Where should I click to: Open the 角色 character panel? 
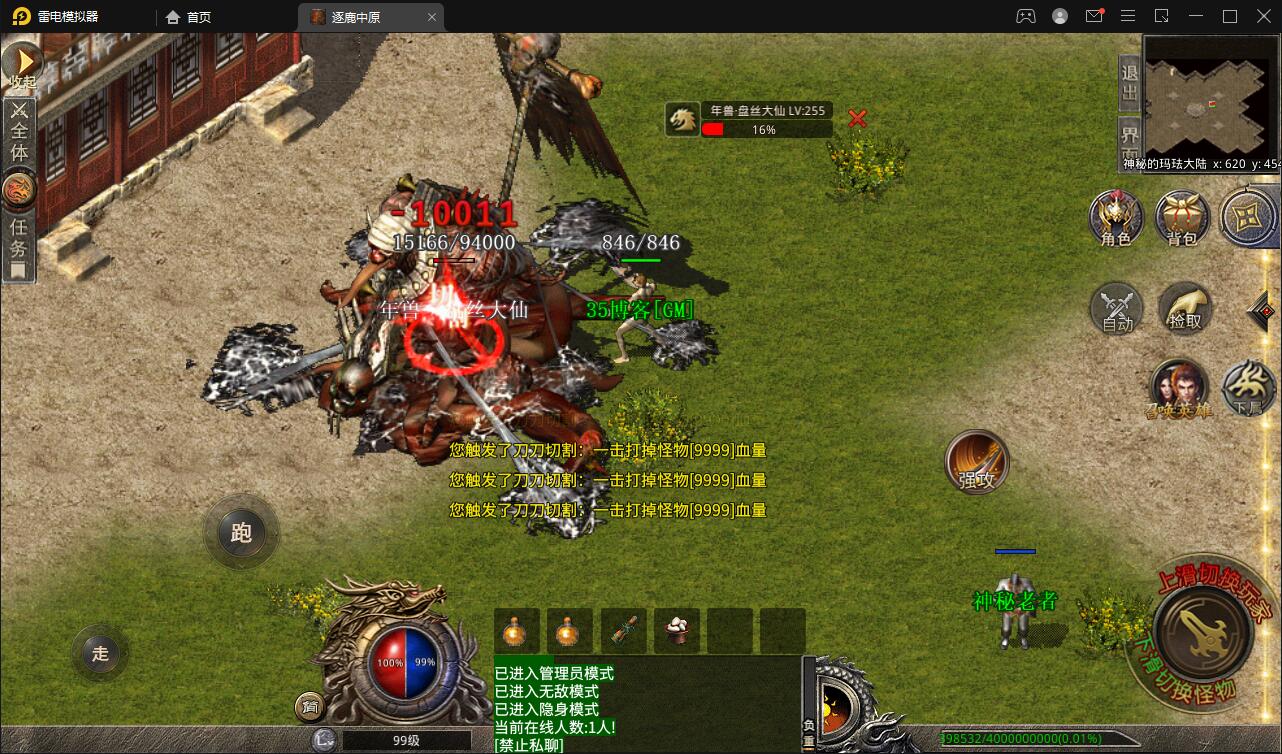1116,216
